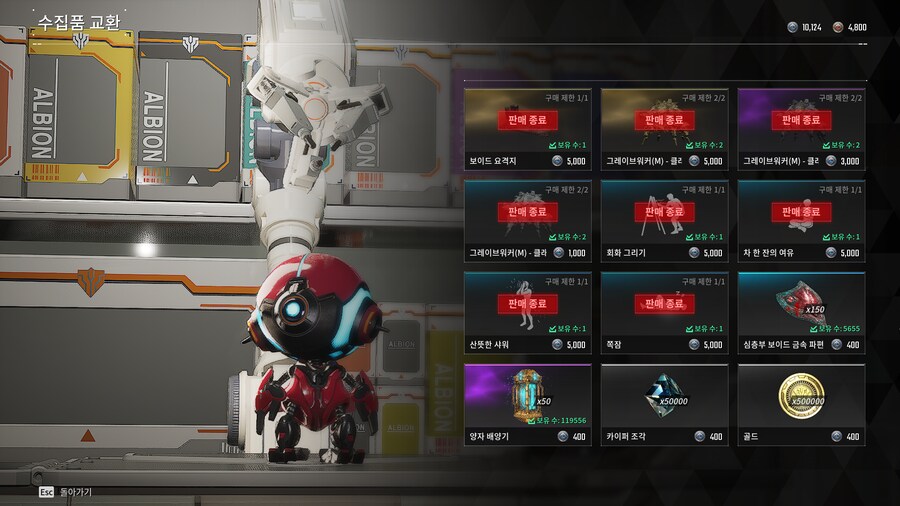
Task: Buy the 심층부 보이드 금속 파편 x150
Action: [801, 312]
